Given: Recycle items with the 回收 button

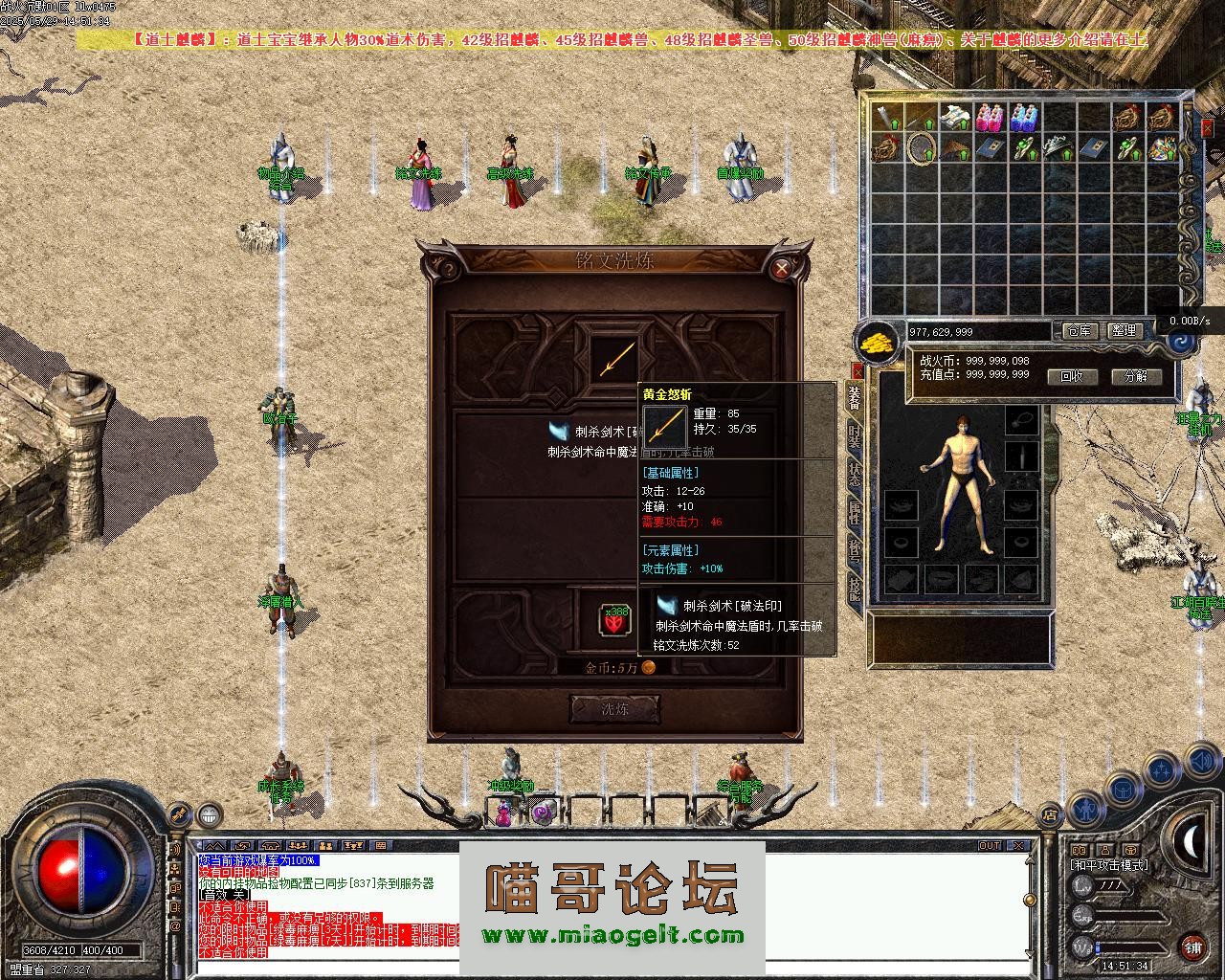Looking at the screenshot, I should tap(1072, 376).
